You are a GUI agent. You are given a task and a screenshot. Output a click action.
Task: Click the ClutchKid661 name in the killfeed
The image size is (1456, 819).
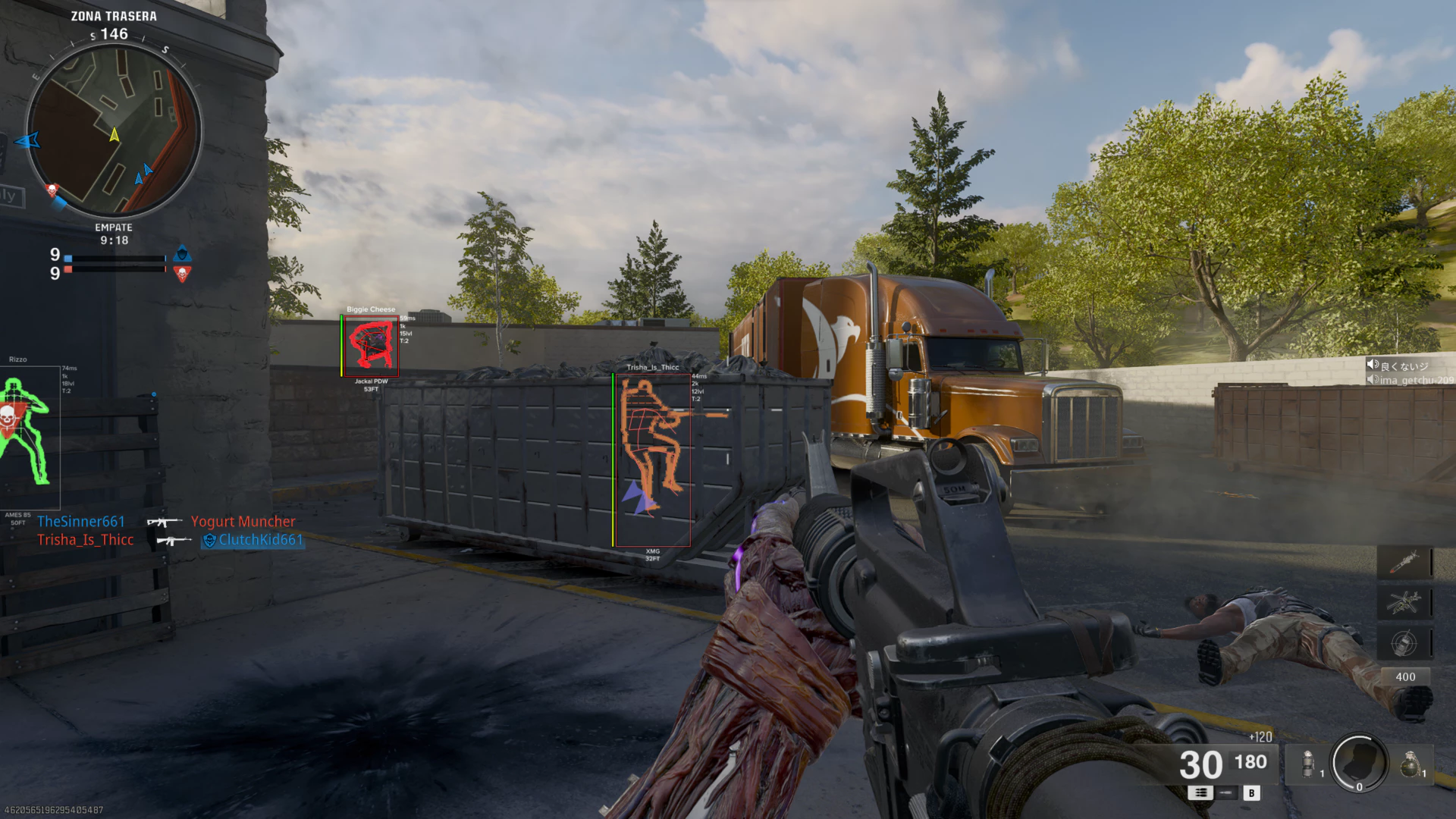(260, 541)
